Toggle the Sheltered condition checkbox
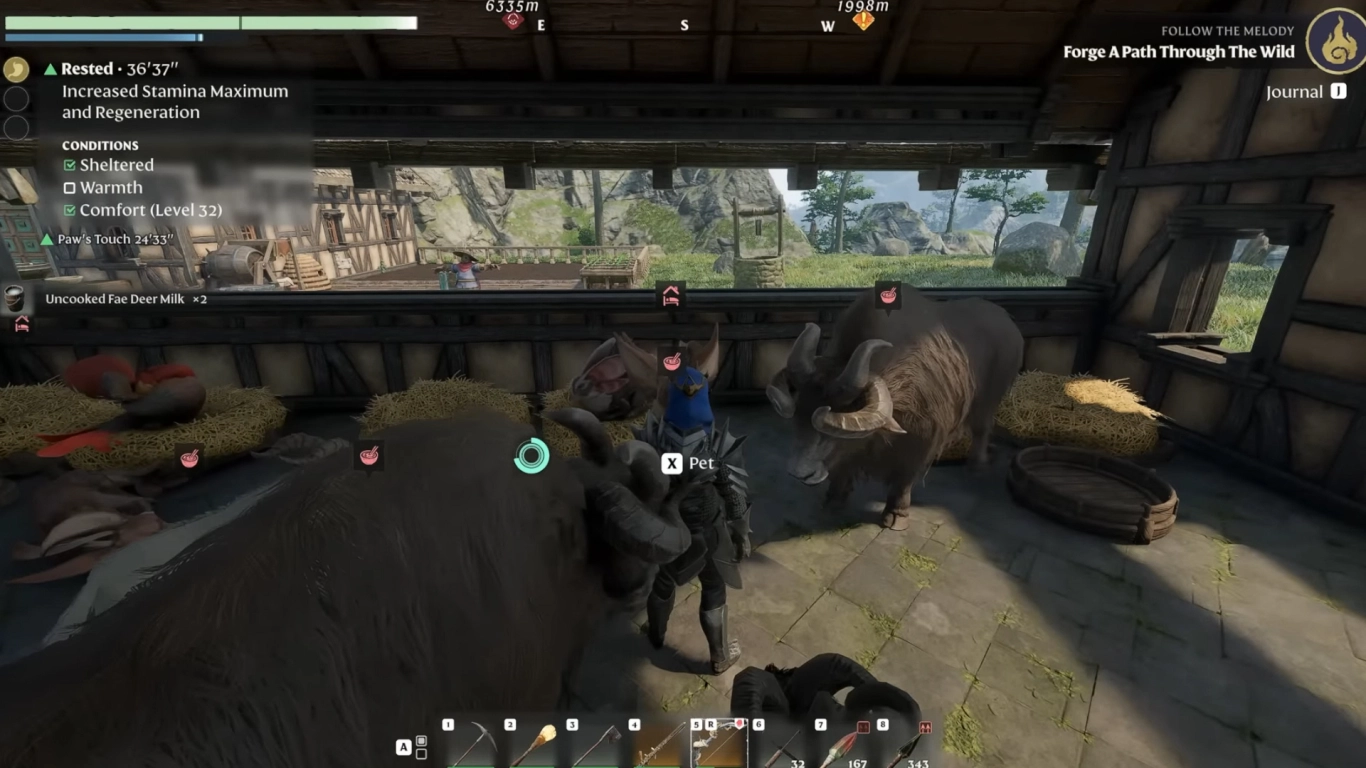 click(70, 165)
